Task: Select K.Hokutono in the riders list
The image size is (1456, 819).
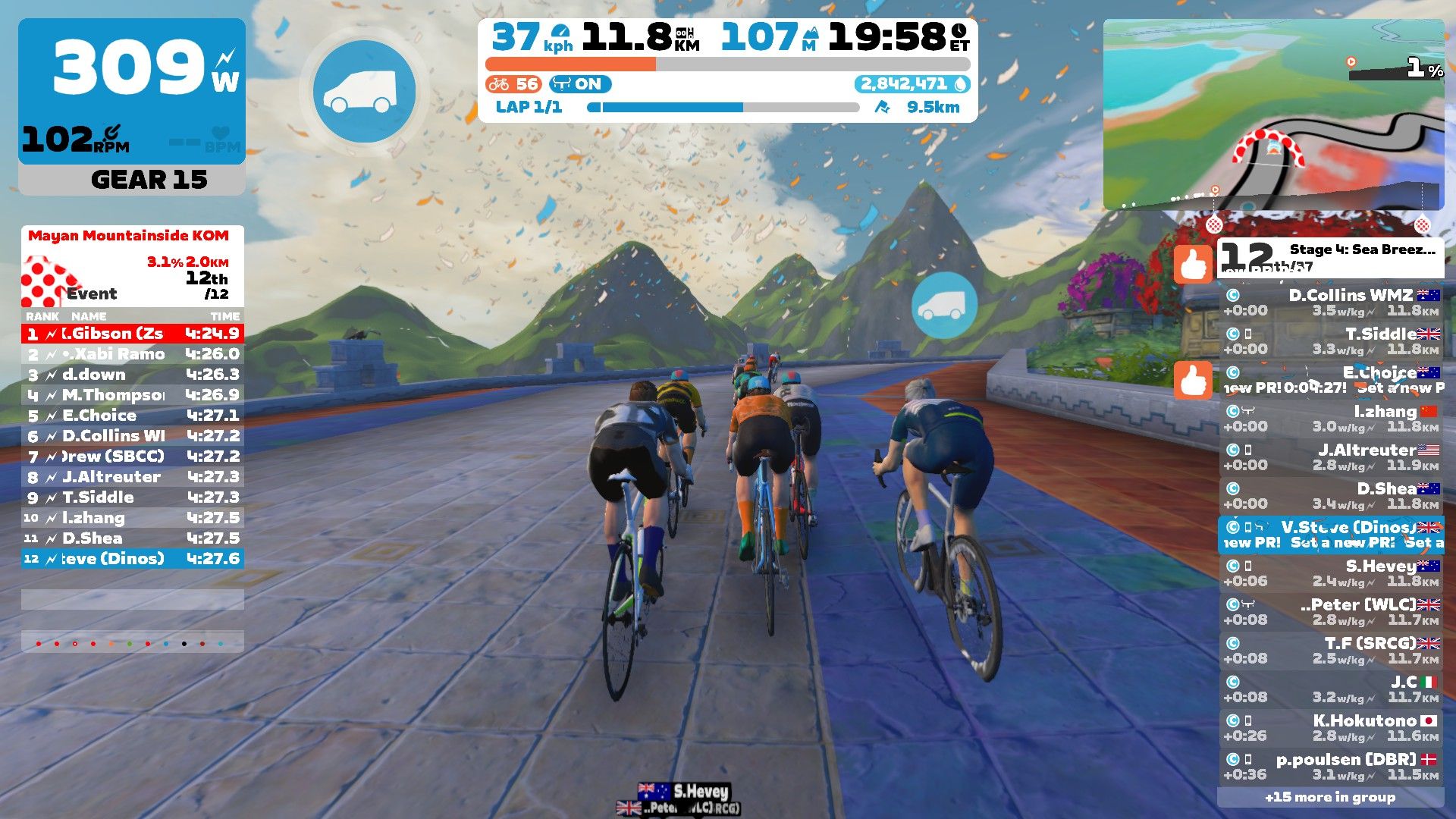Action: point(1331,728)
